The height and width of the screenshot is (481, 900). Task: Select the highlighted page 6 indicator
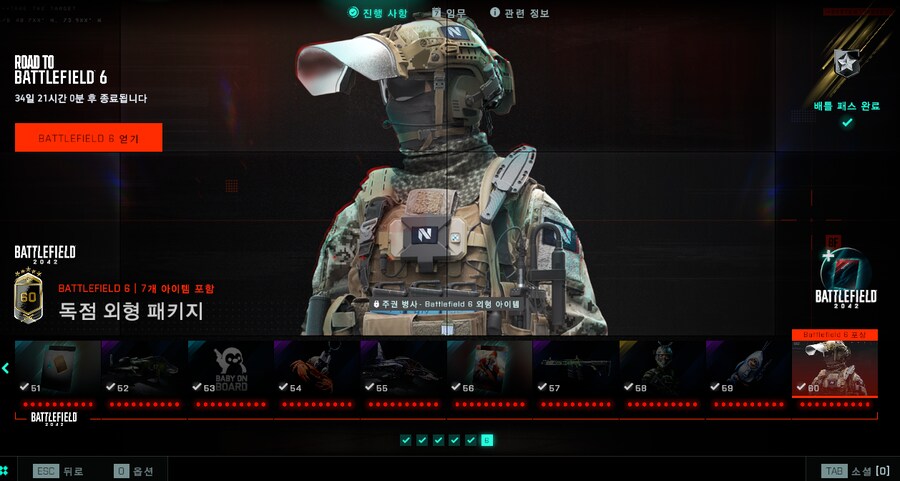coord(487,440)
